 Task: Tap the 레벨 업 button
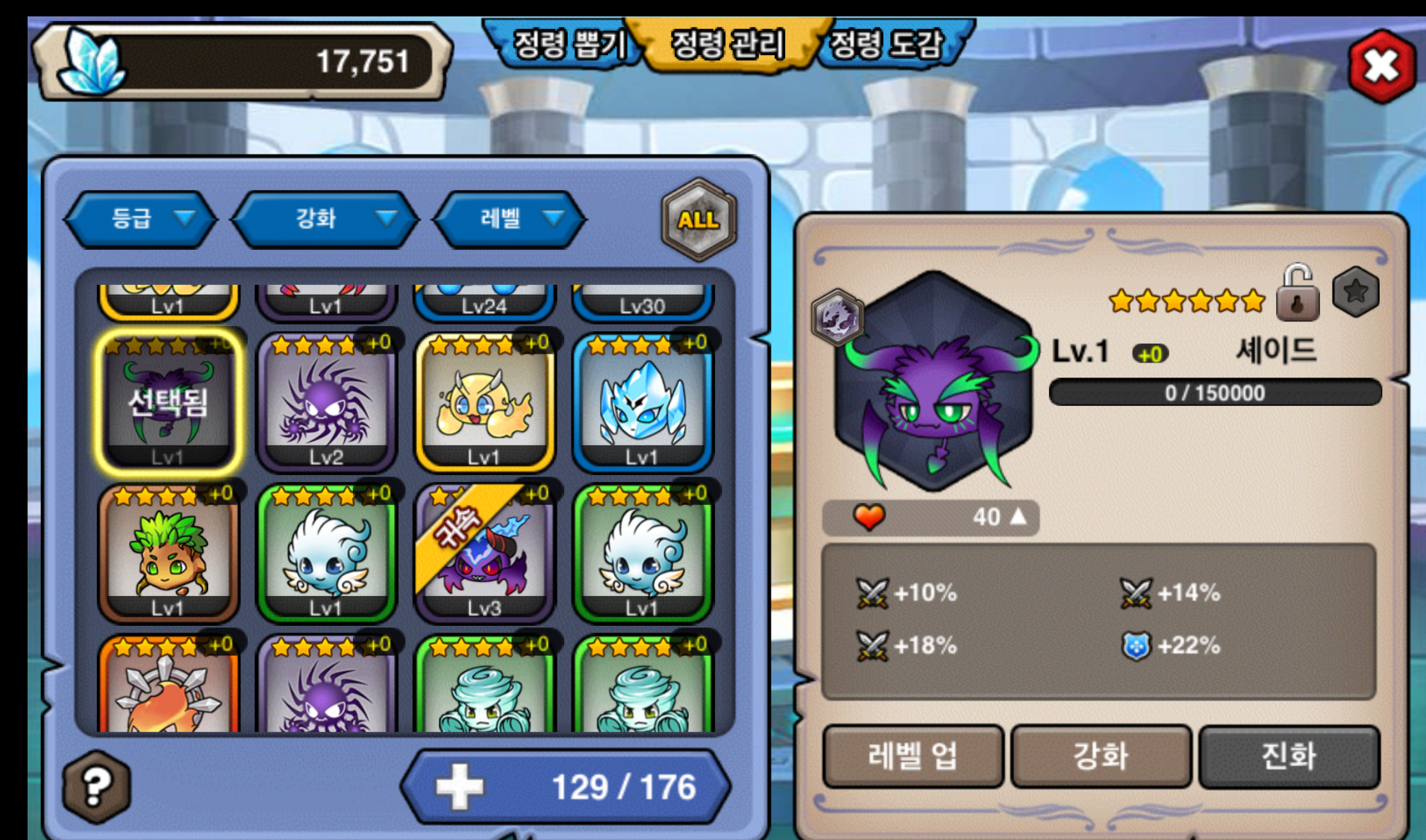pos(913,756)
